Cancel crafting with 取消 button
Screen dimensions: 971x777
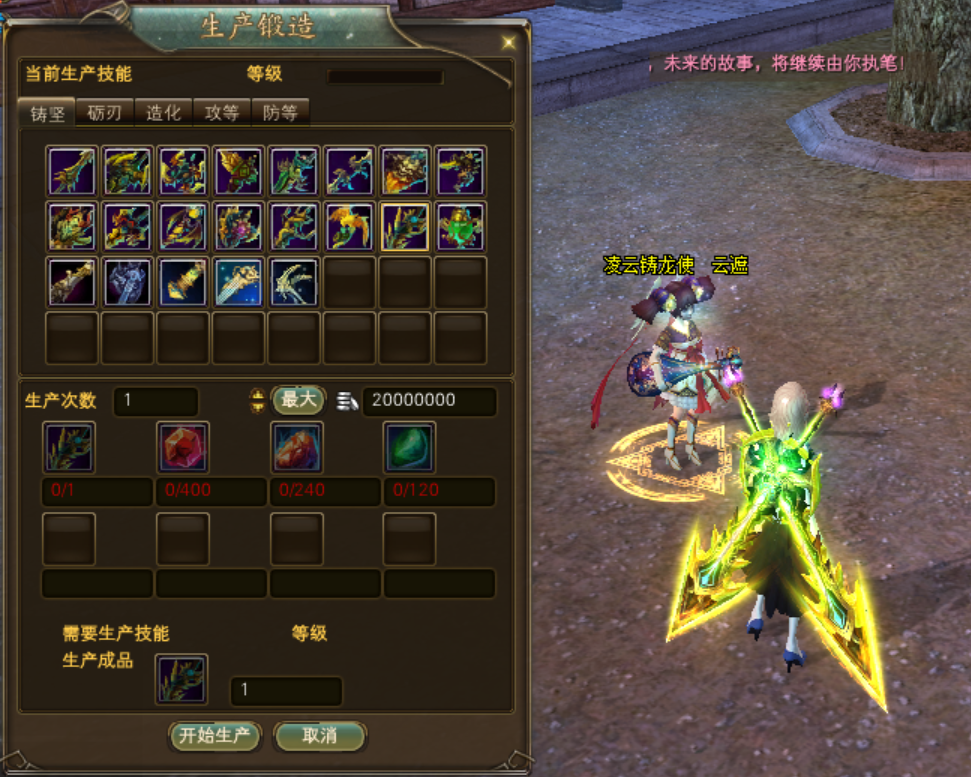320,736
